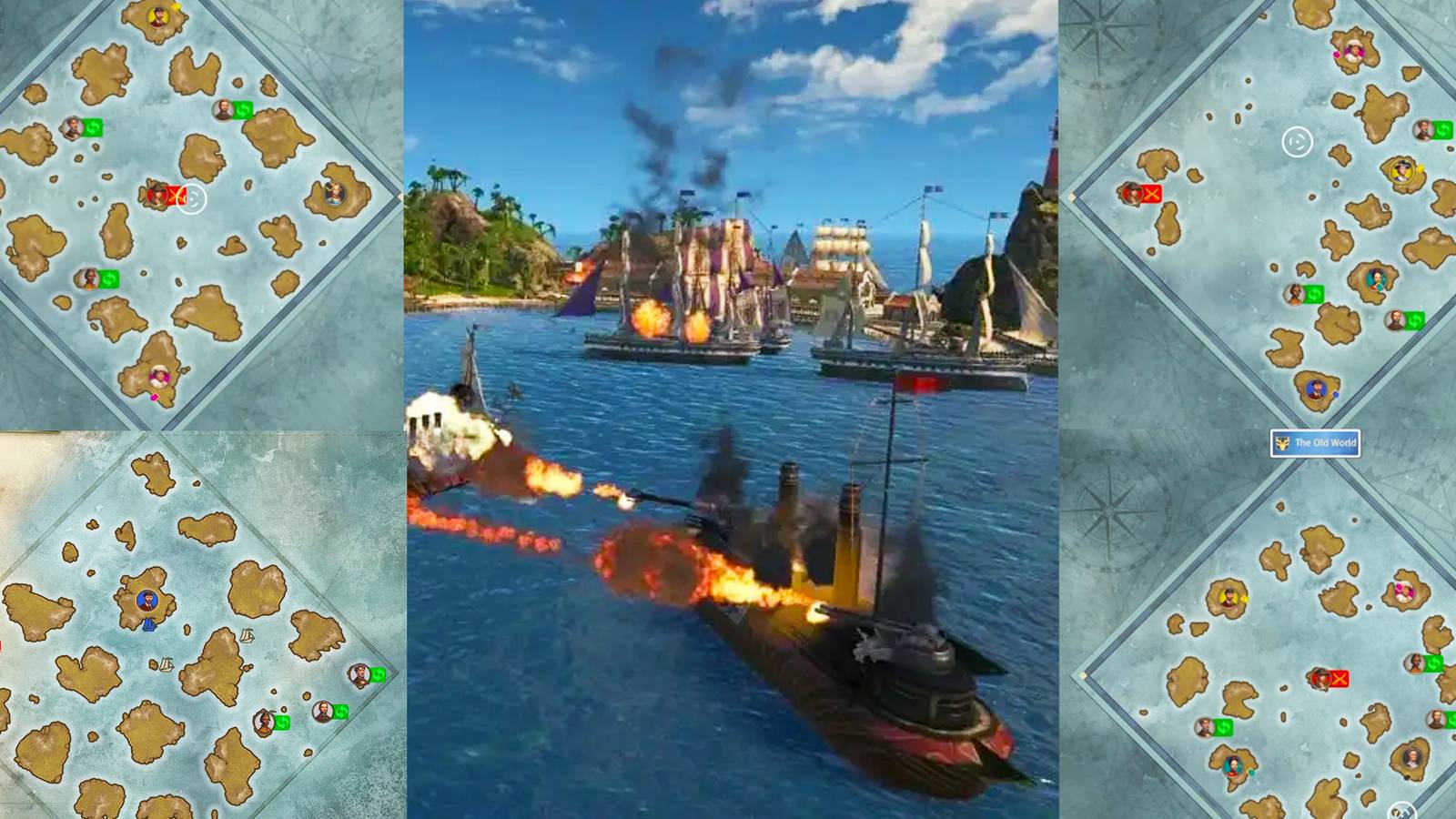This screenshot has height=819, width=1456.
Task: Select the lion crest on The Old World banner
Action: click(x=1282, y=442)
